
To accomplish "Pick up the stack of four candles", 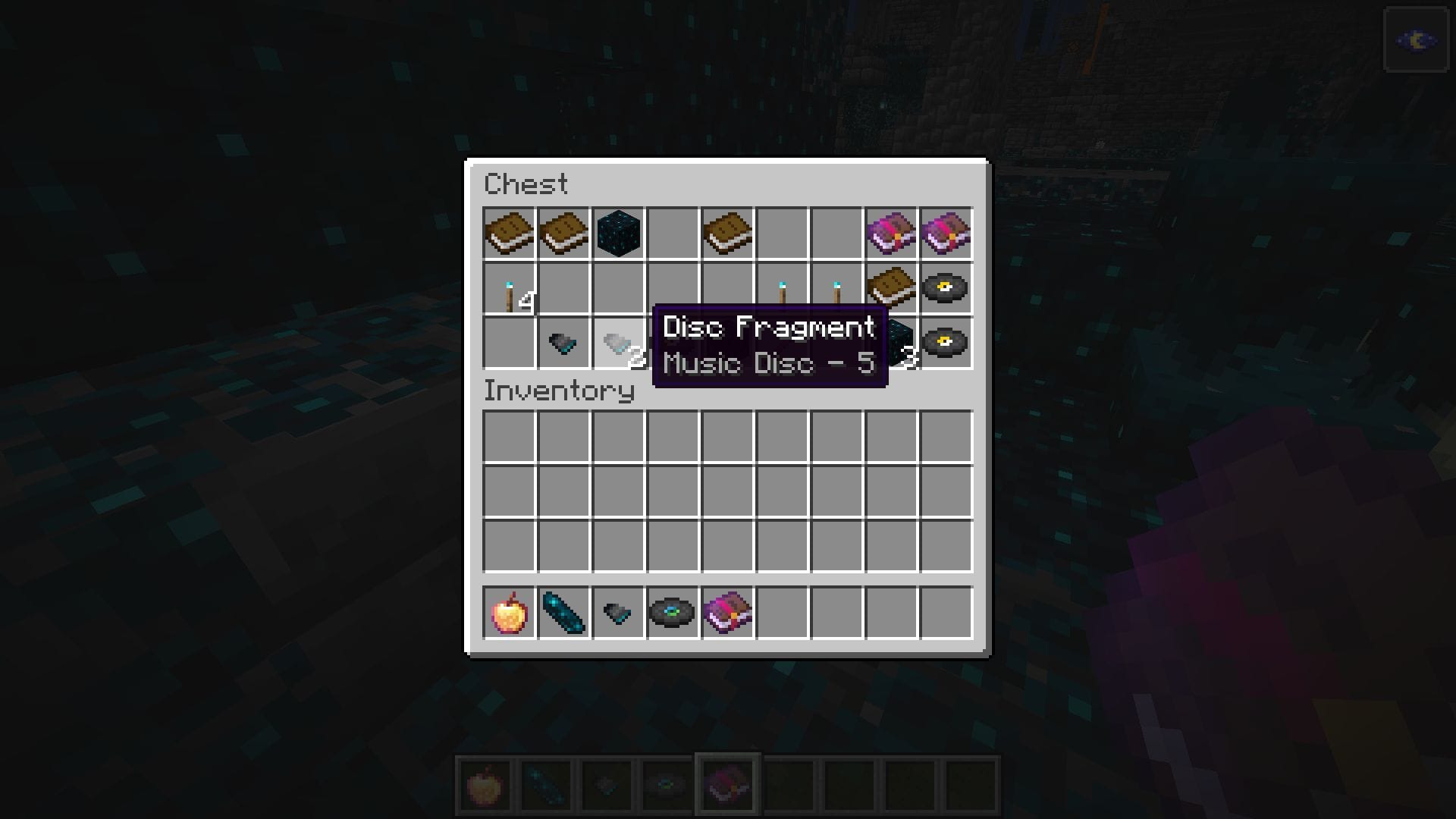I will click(x=507, y=288).
